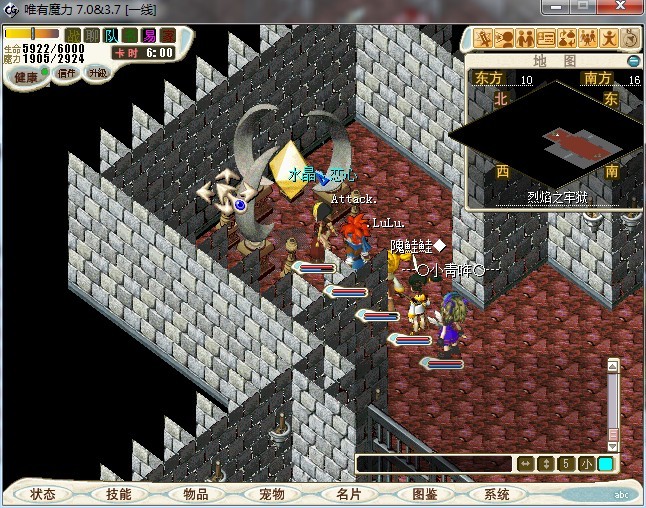This screenshot has height=508, width=646.
Task: Open the 状态 status menu
Action: click(43, 494)
